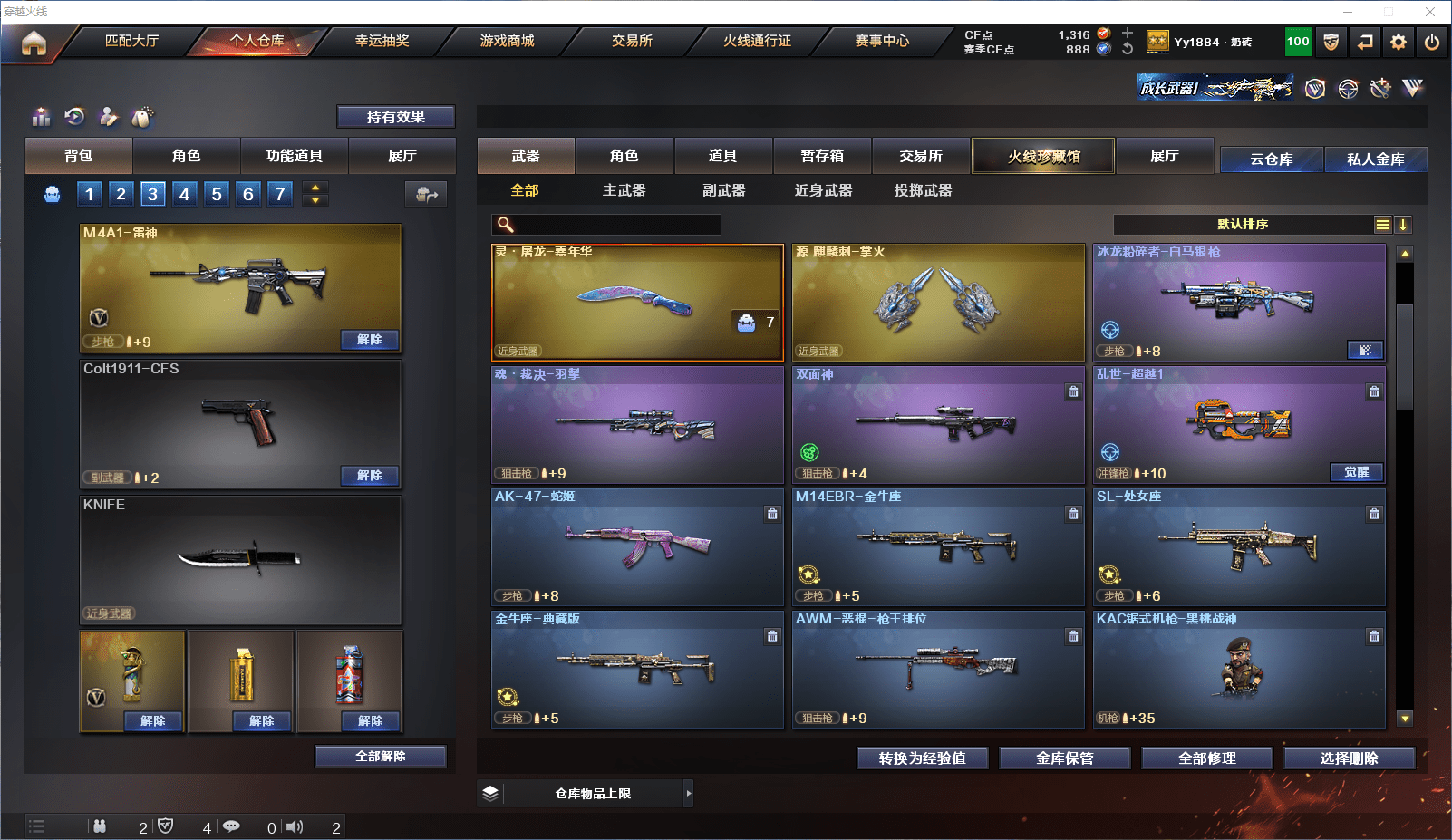Open the 幸运抽奖 lucky draw page
The width and height of the screenshot is (1452, 840).
(x=382, y=41)
